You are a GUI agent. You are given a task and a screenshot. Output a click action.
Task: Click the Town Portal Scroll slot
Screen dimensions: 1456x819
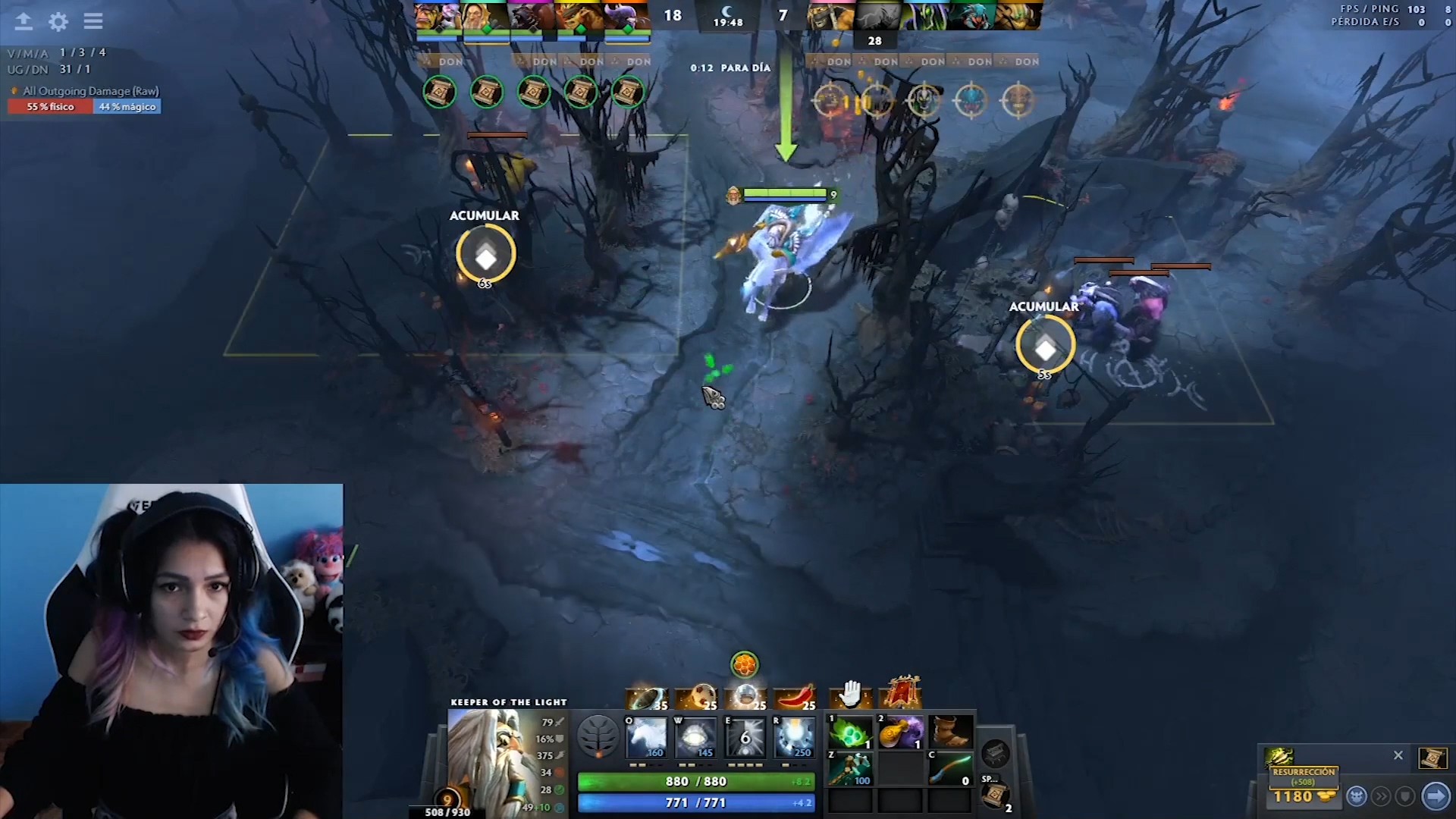pos(996,795)
